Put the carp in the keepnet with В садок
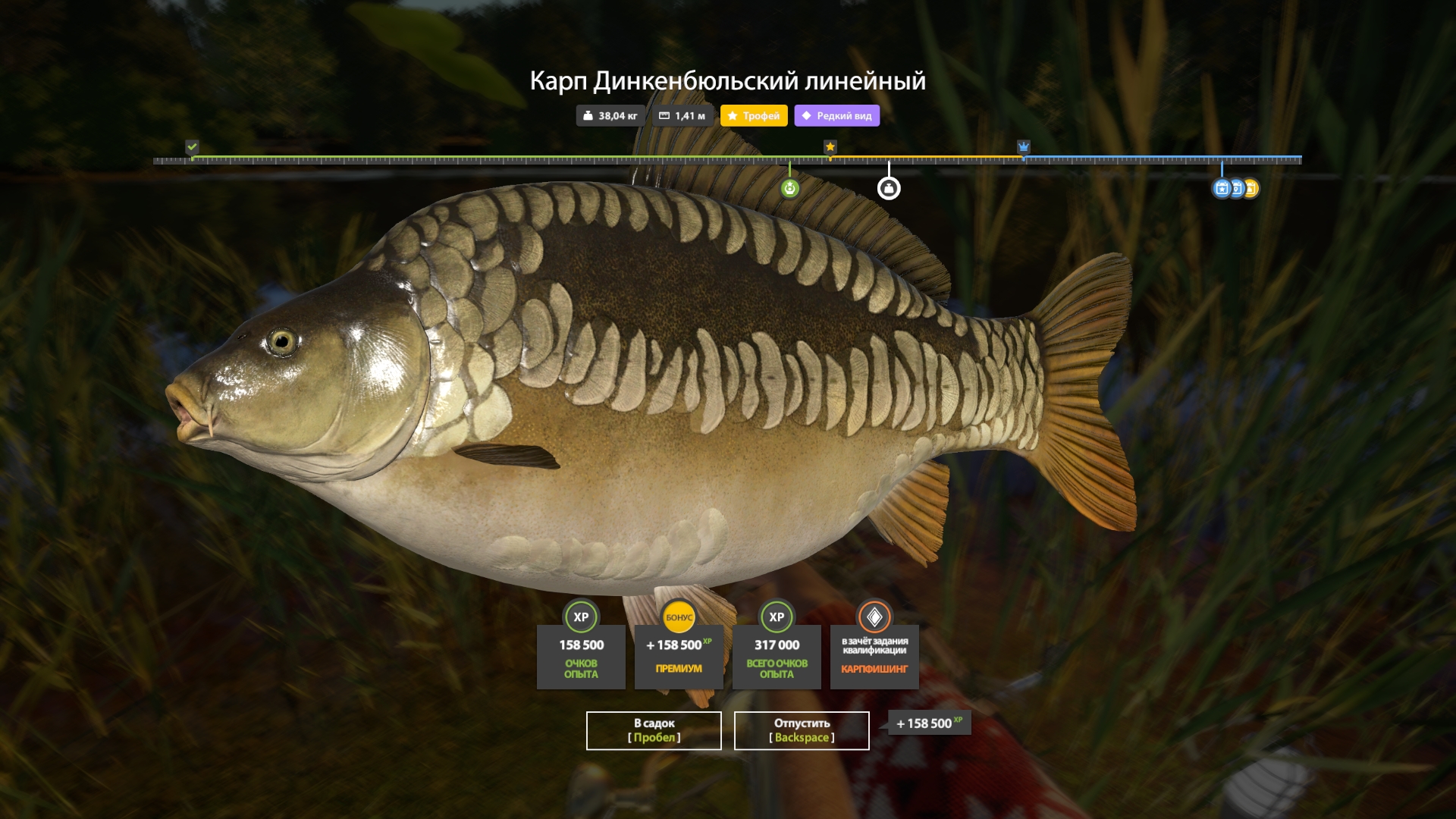Viewport: 1456px width, 819px height. point(654,730)
